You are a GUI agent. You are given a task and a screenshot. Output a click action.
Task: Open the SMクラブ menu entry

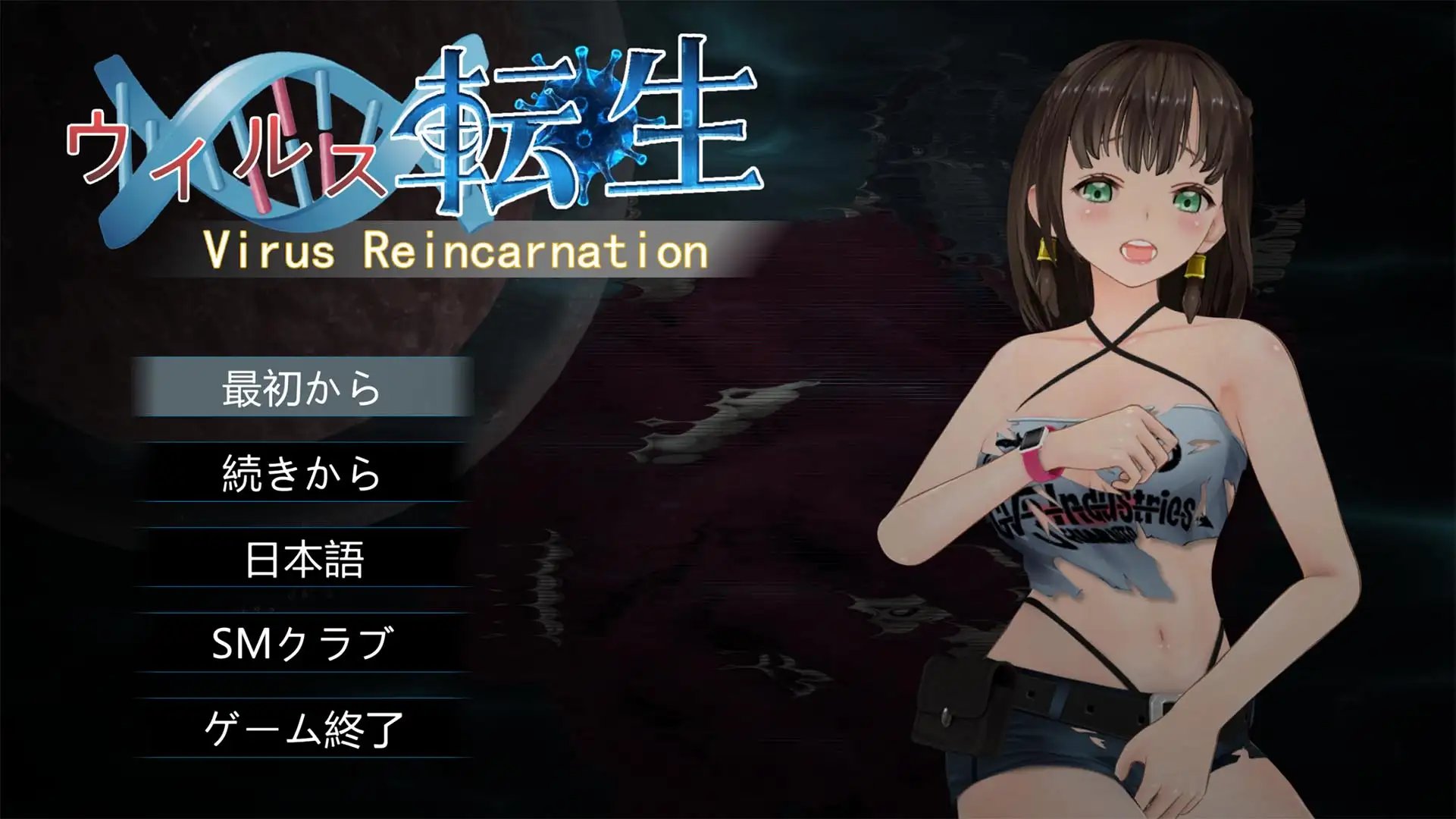302,644
